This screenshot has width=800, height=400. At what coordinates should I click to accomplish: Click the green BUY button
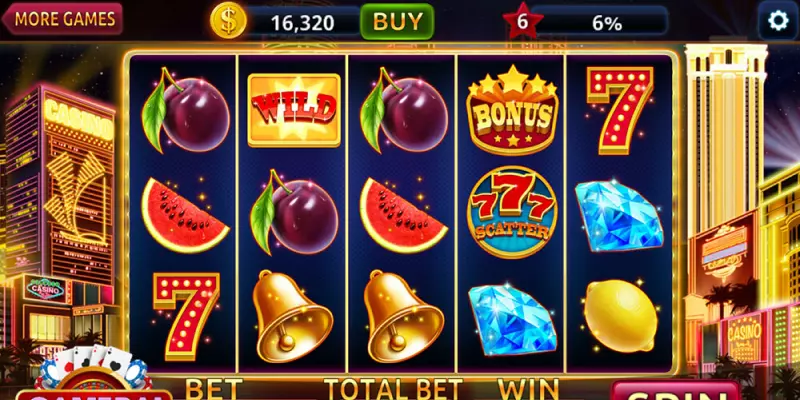(x=396, y=21)
